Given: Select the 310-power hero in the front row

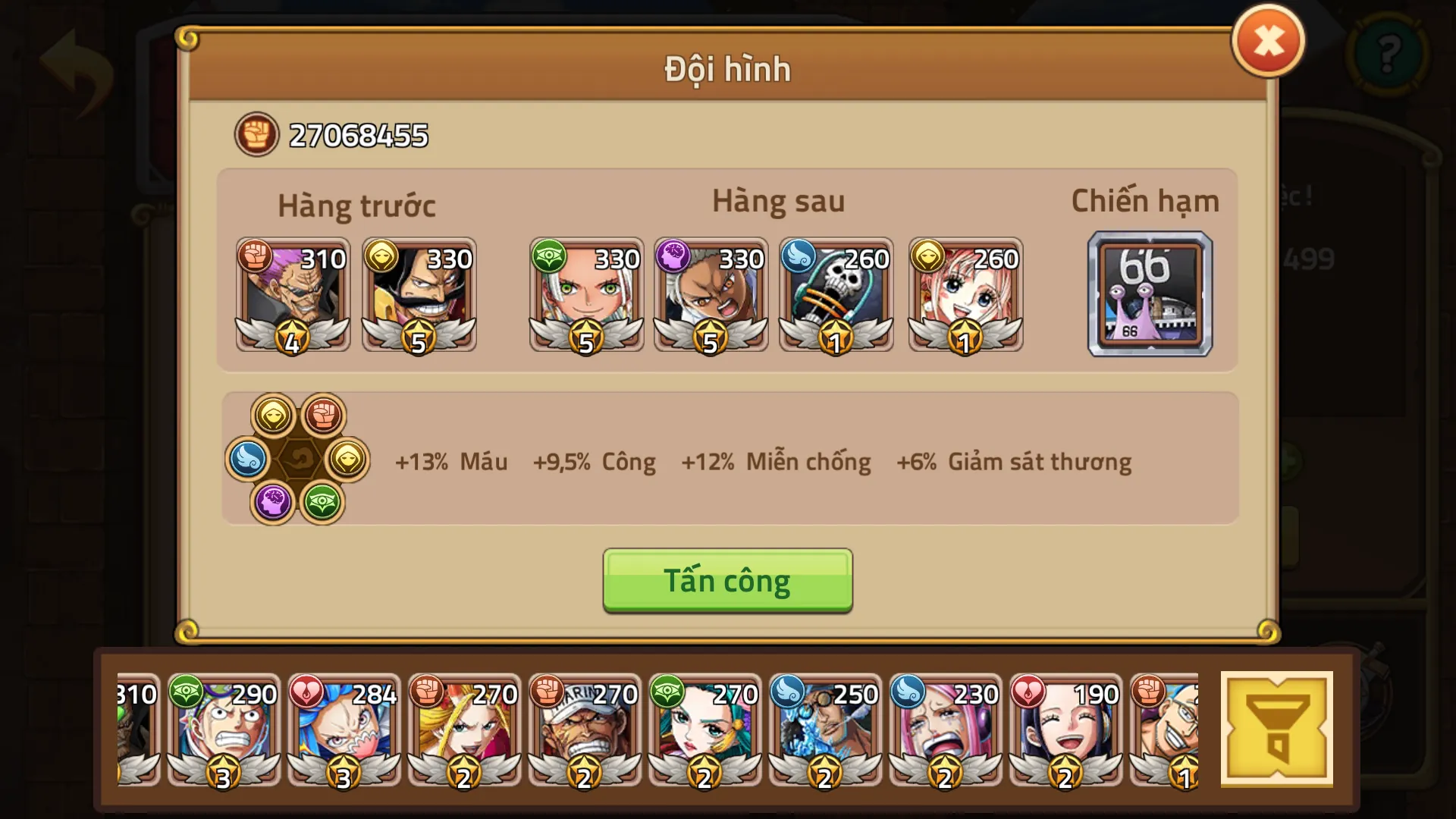Looking at the screenshot, I should [x=291, y=296].
